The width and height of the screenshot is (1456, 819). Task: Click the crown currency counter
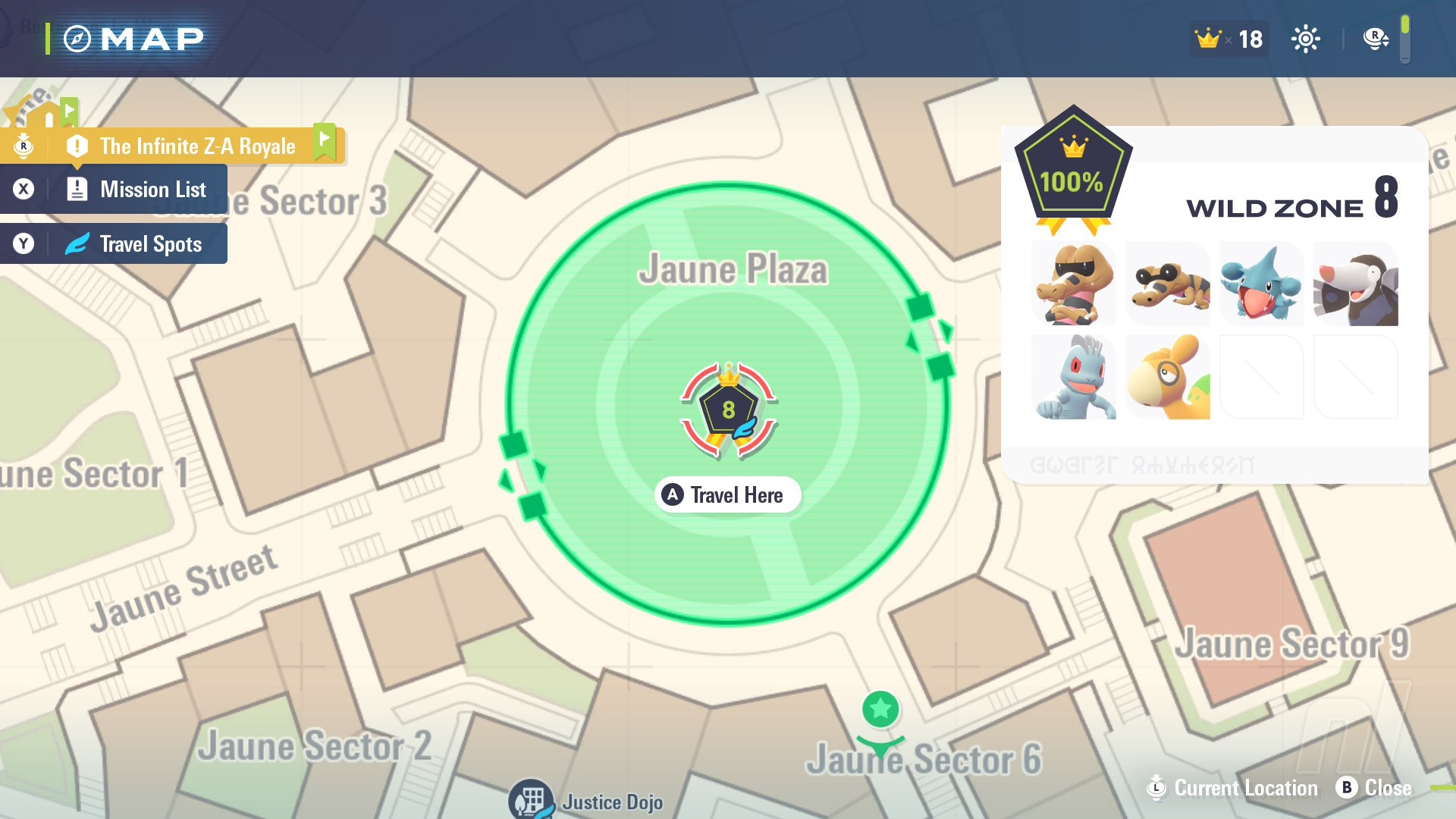tap(1227, 38)
